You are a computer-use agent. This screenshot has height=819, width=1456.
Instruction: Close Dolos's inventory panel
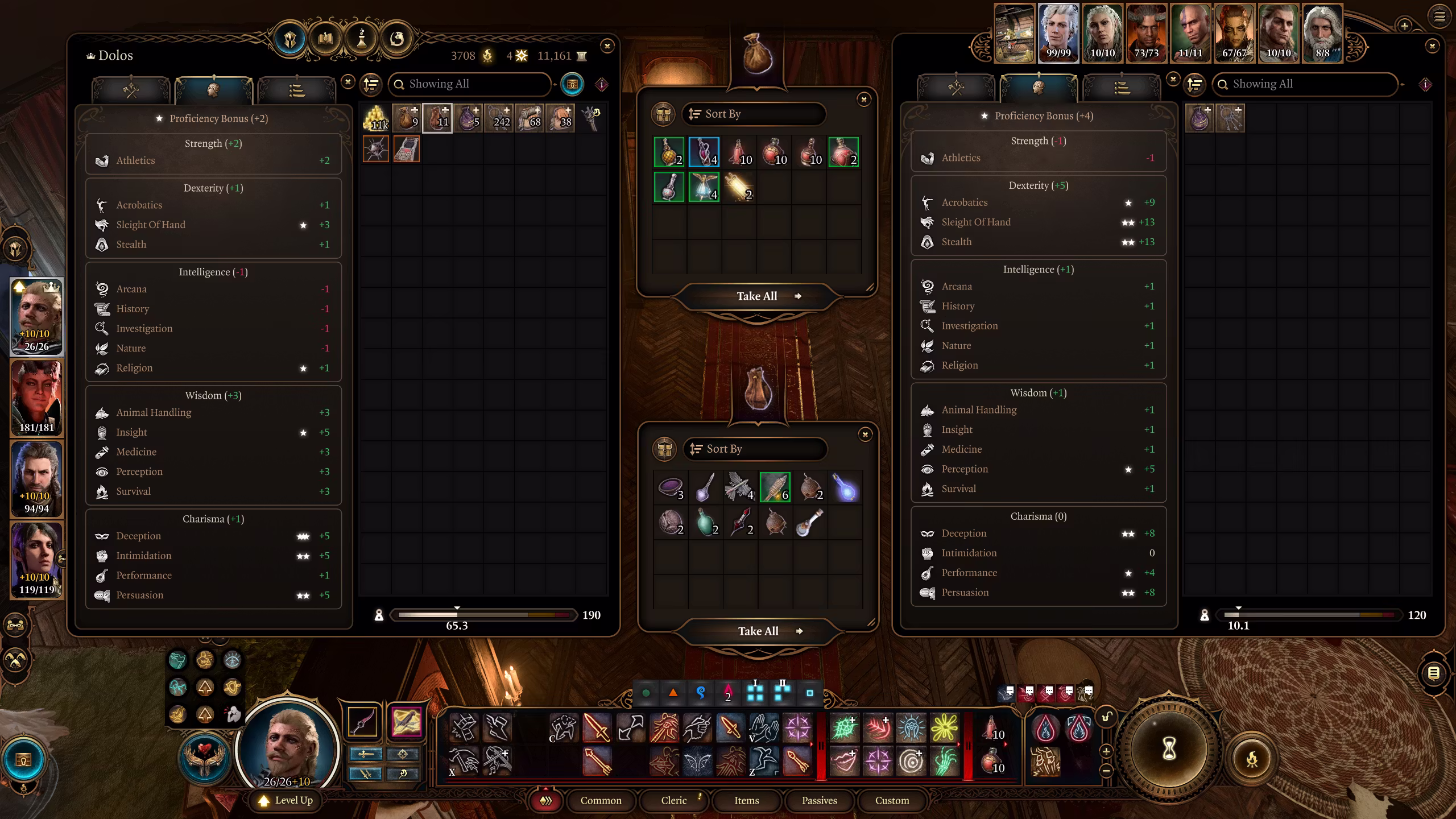(x=607, y=47)
